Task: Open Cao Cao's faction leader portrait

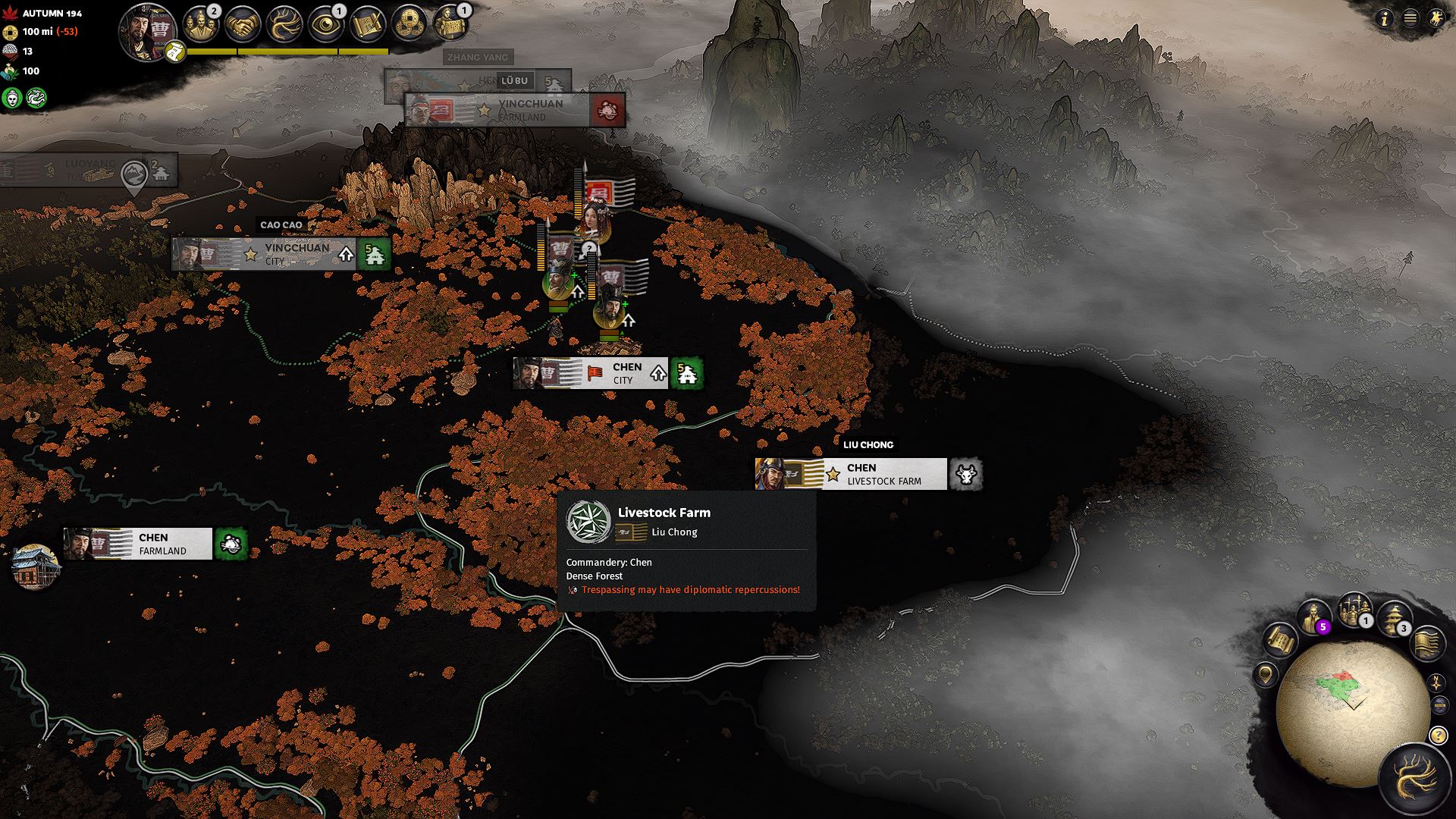Action: [x=147, y=30]
